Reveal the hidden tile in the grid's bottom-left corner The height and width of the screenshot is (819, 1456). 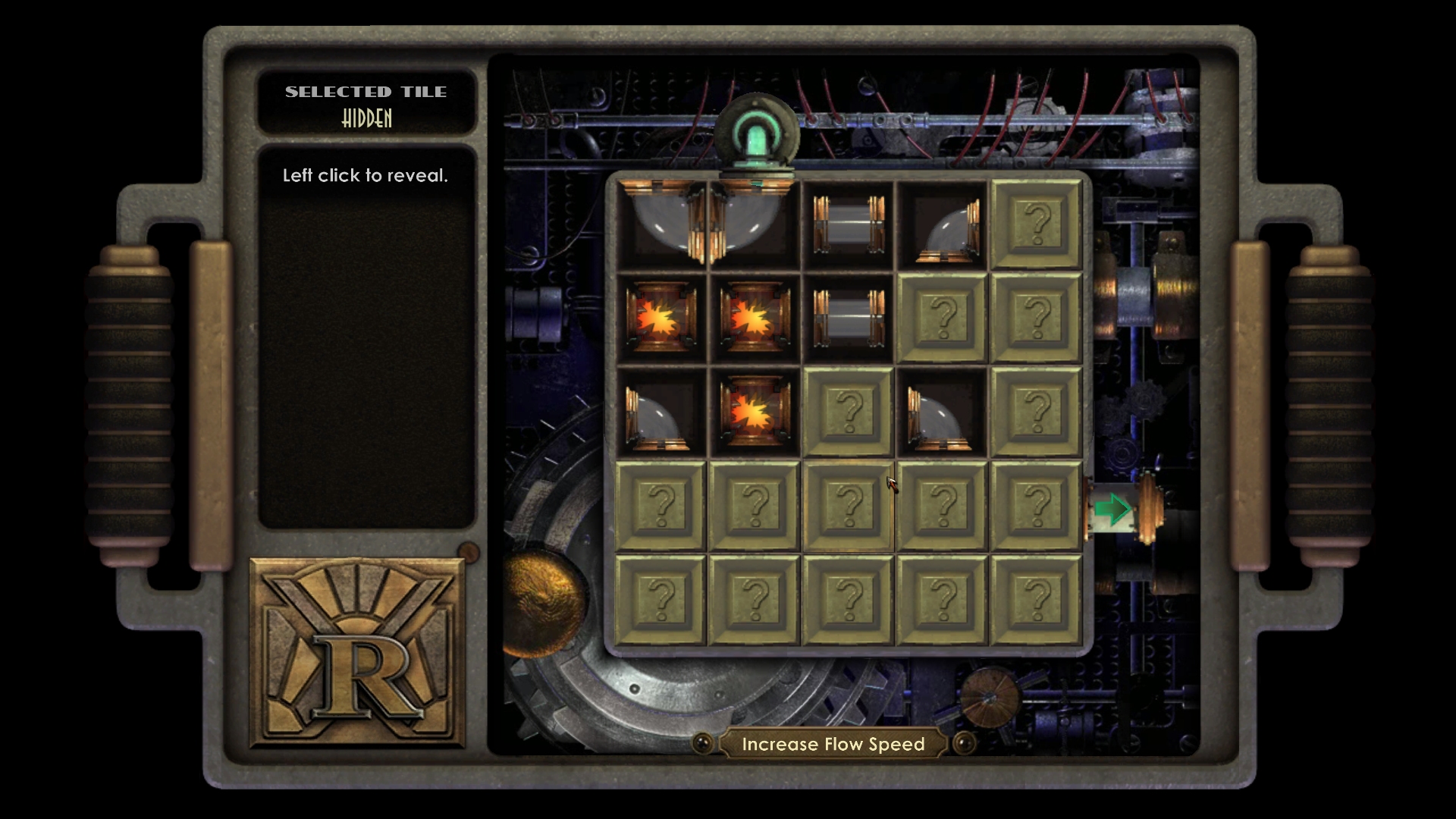click(661, 600)
